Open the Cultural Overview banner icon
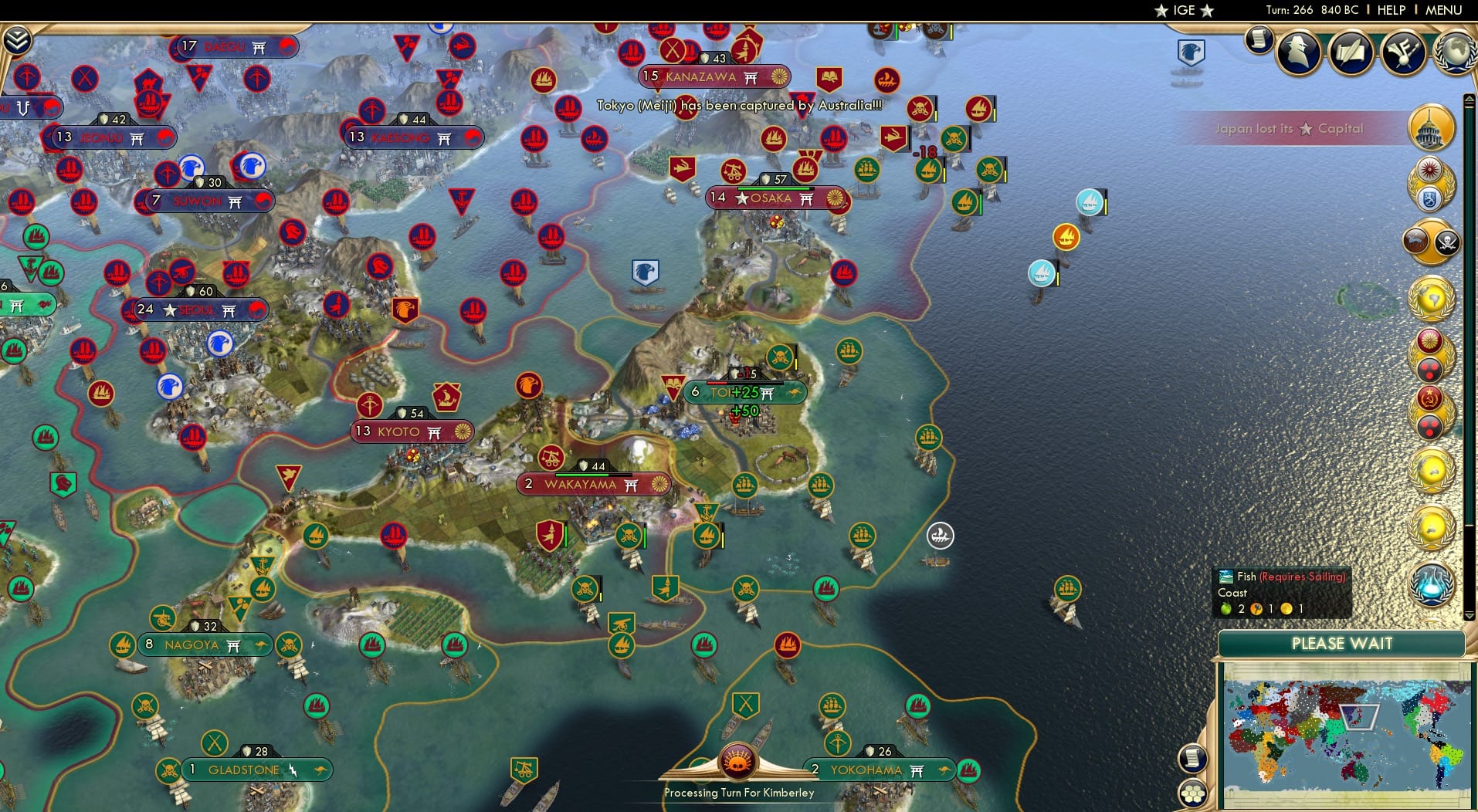Viewport: 1478px width, 812px height. (x=1403, y=51)
